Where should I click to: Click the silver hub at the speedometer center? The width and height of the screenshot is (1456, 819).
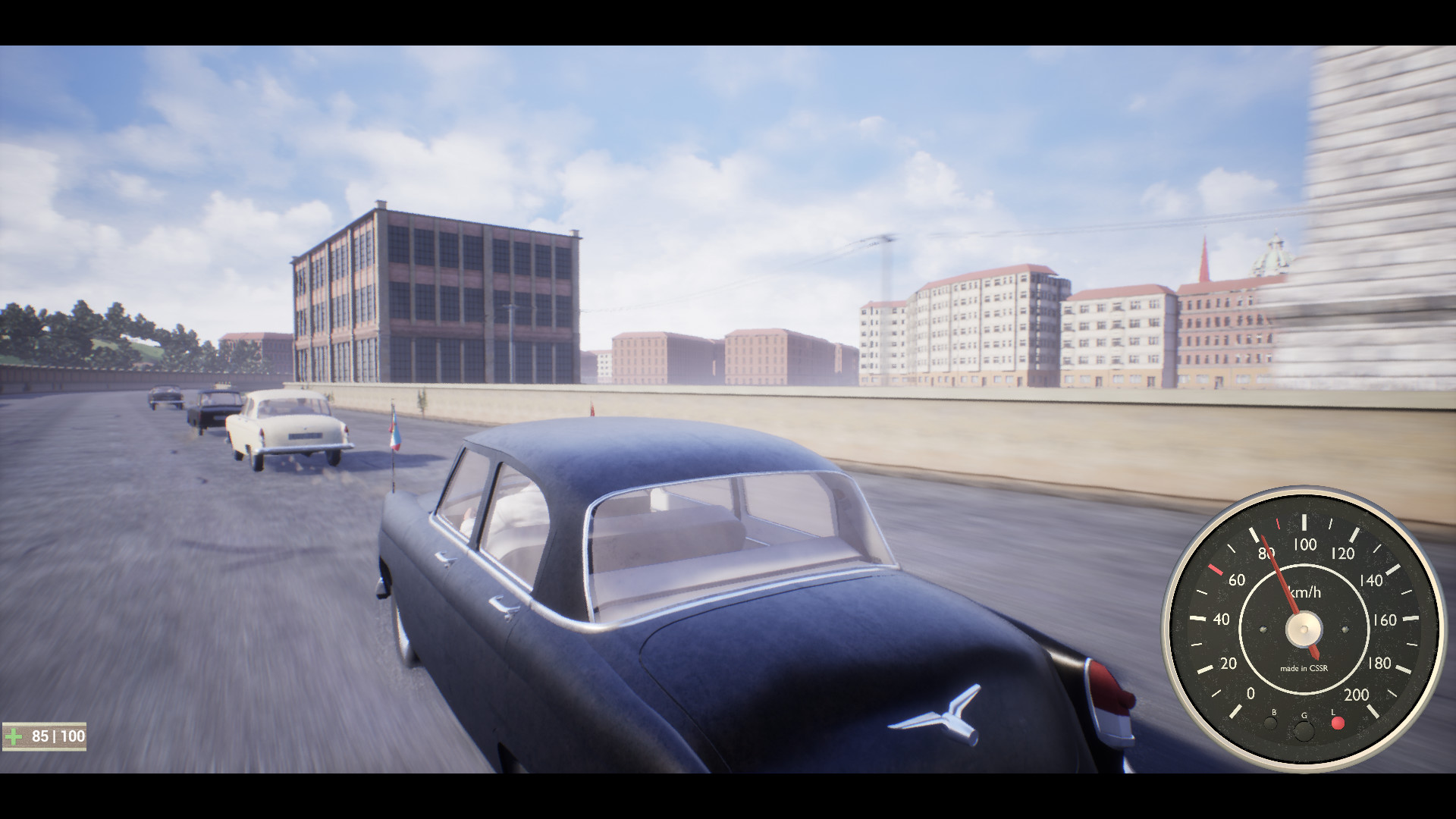pyautogui.click(x=1304, y=629)
